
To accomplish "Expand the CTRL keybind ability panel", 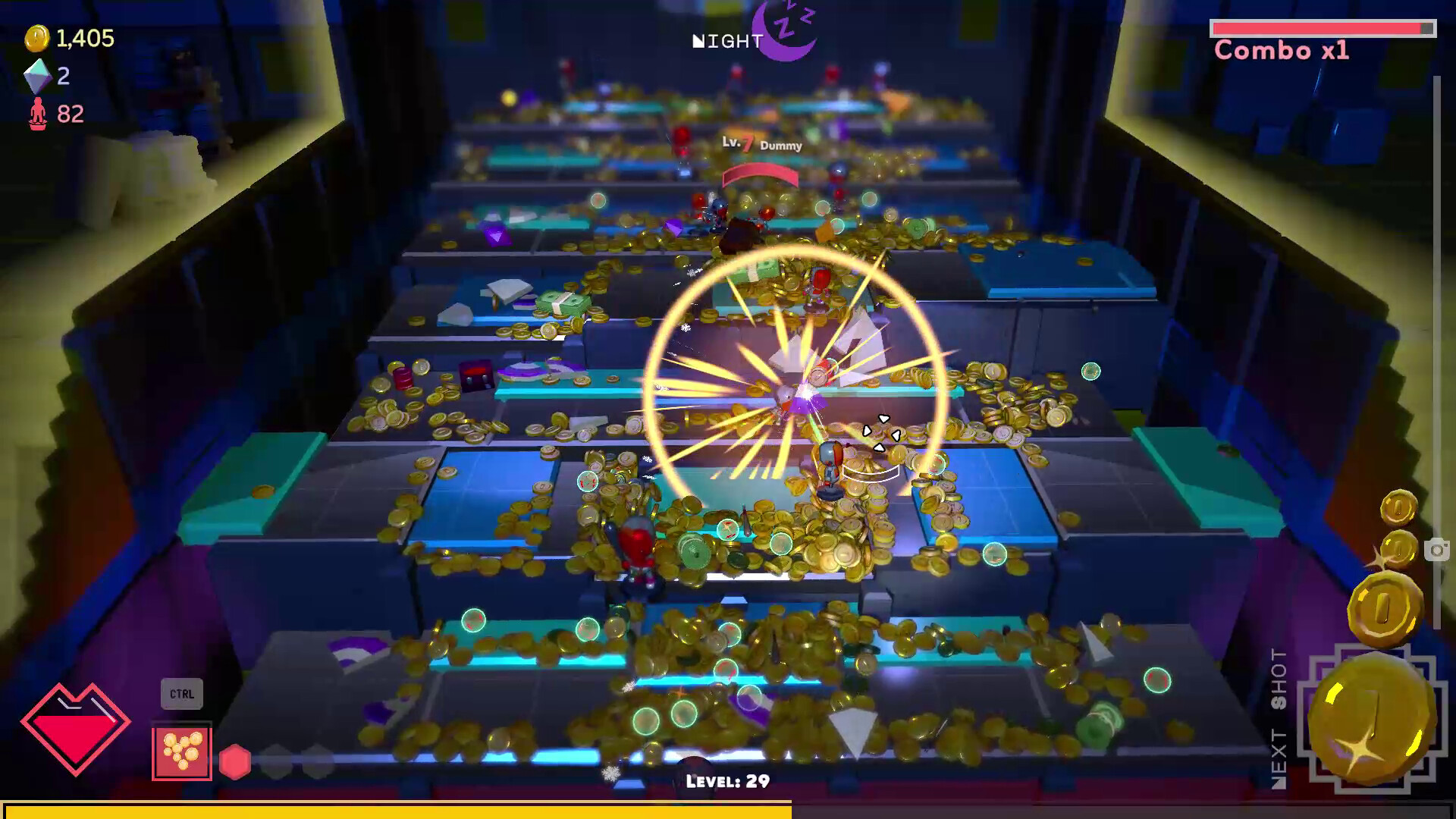I will click(x=181, y=692).
